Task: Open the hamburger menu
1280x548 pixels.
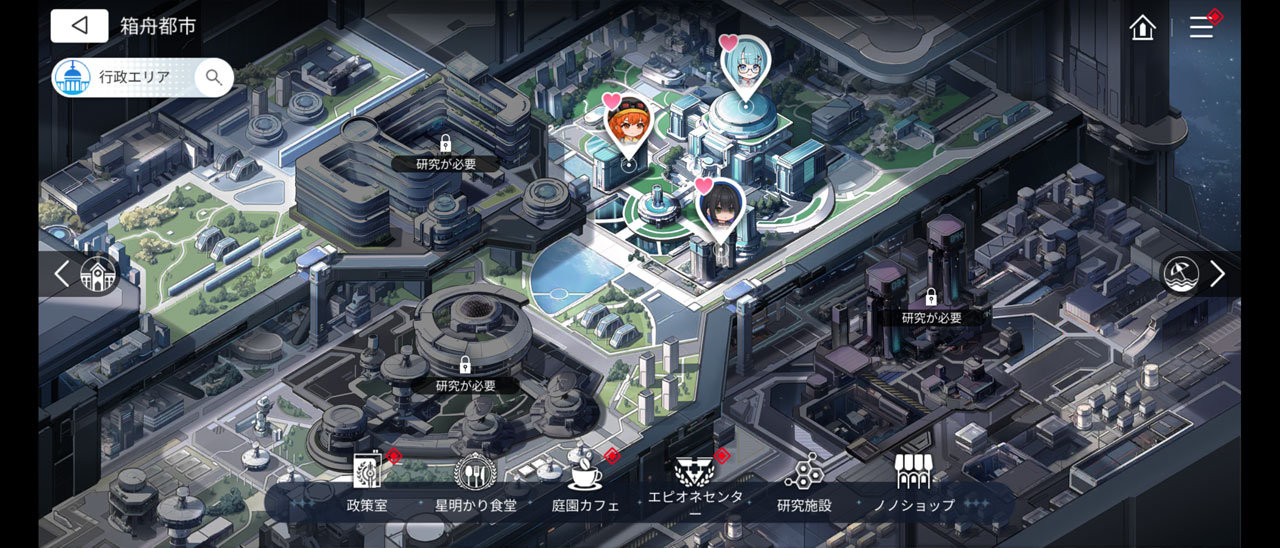Action: pos(1201,27)
